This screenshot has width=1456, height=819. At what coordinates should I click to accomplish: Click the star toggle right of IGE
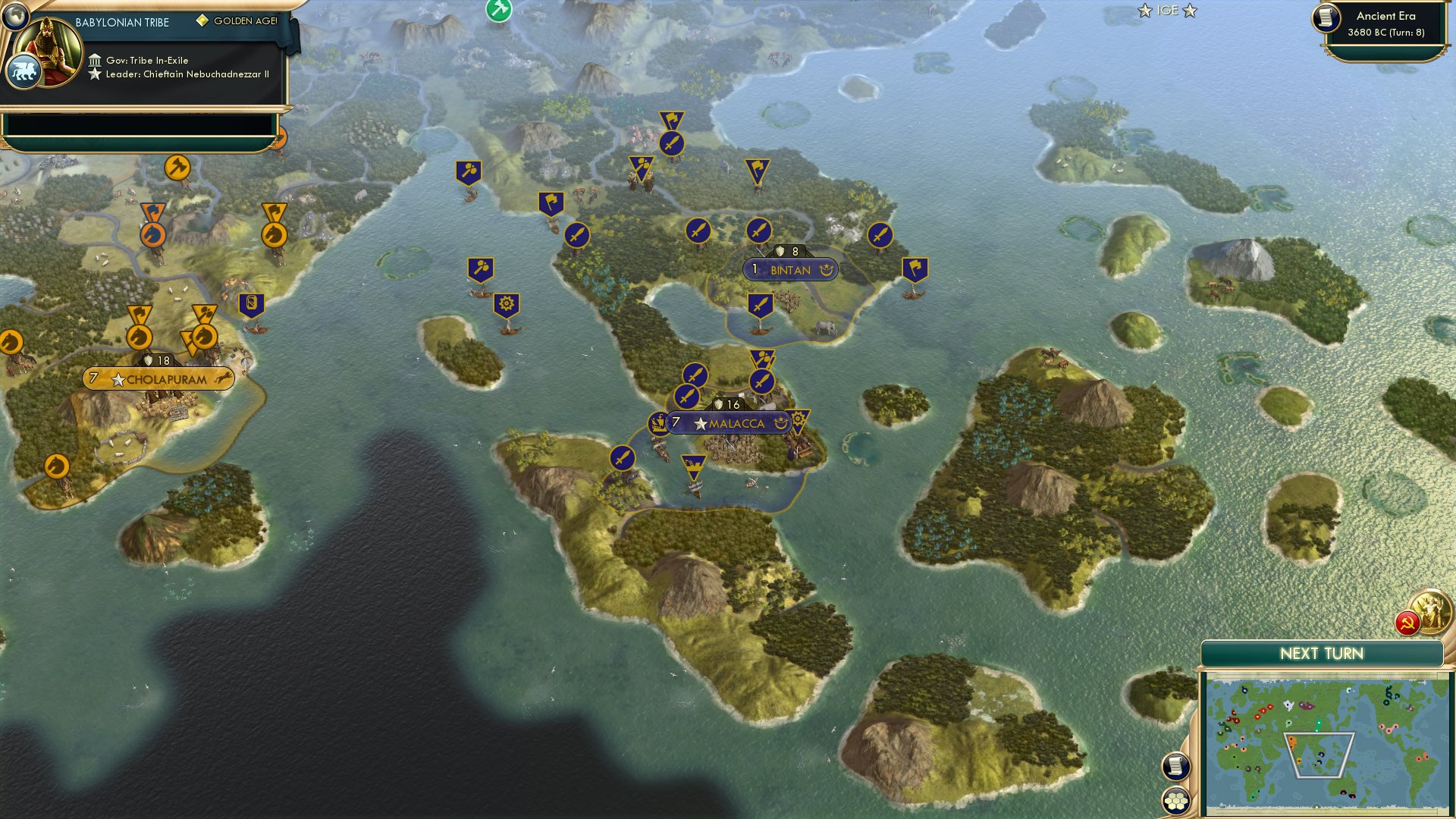click(1191, 11)
